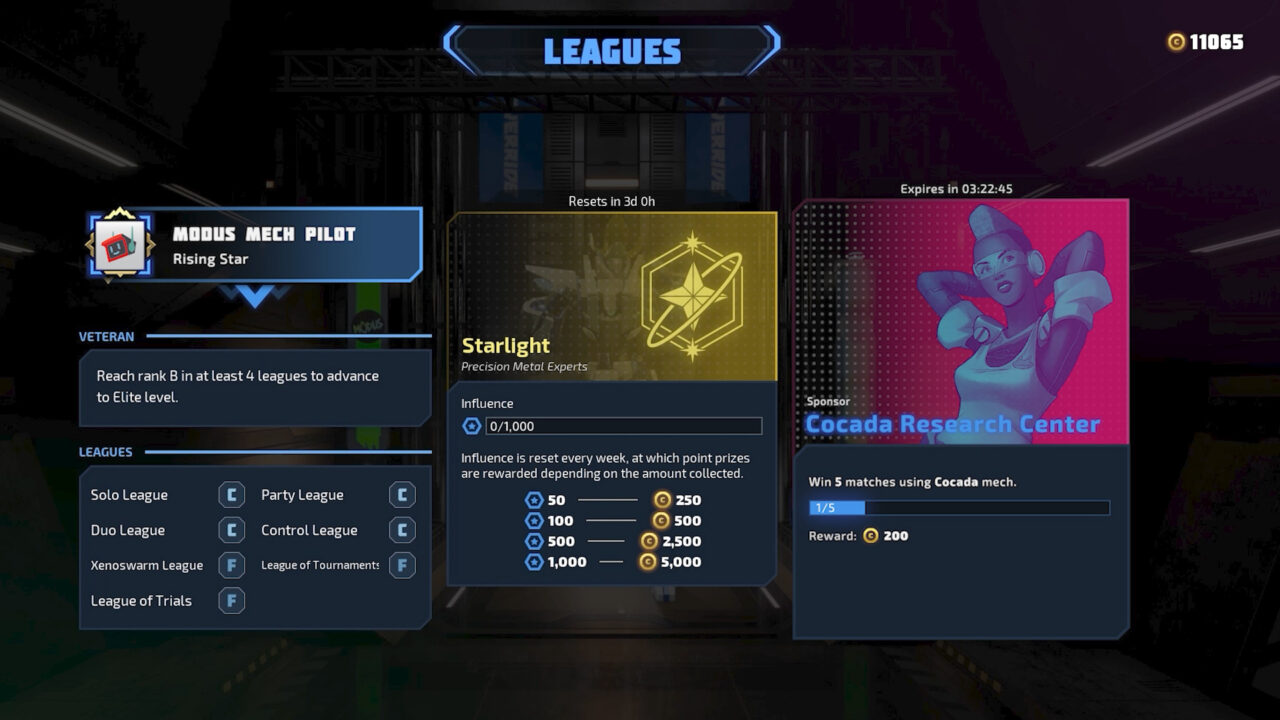Click the Modus Mech Pilot badge icon
1280x720 pixels.
(120, 243)
